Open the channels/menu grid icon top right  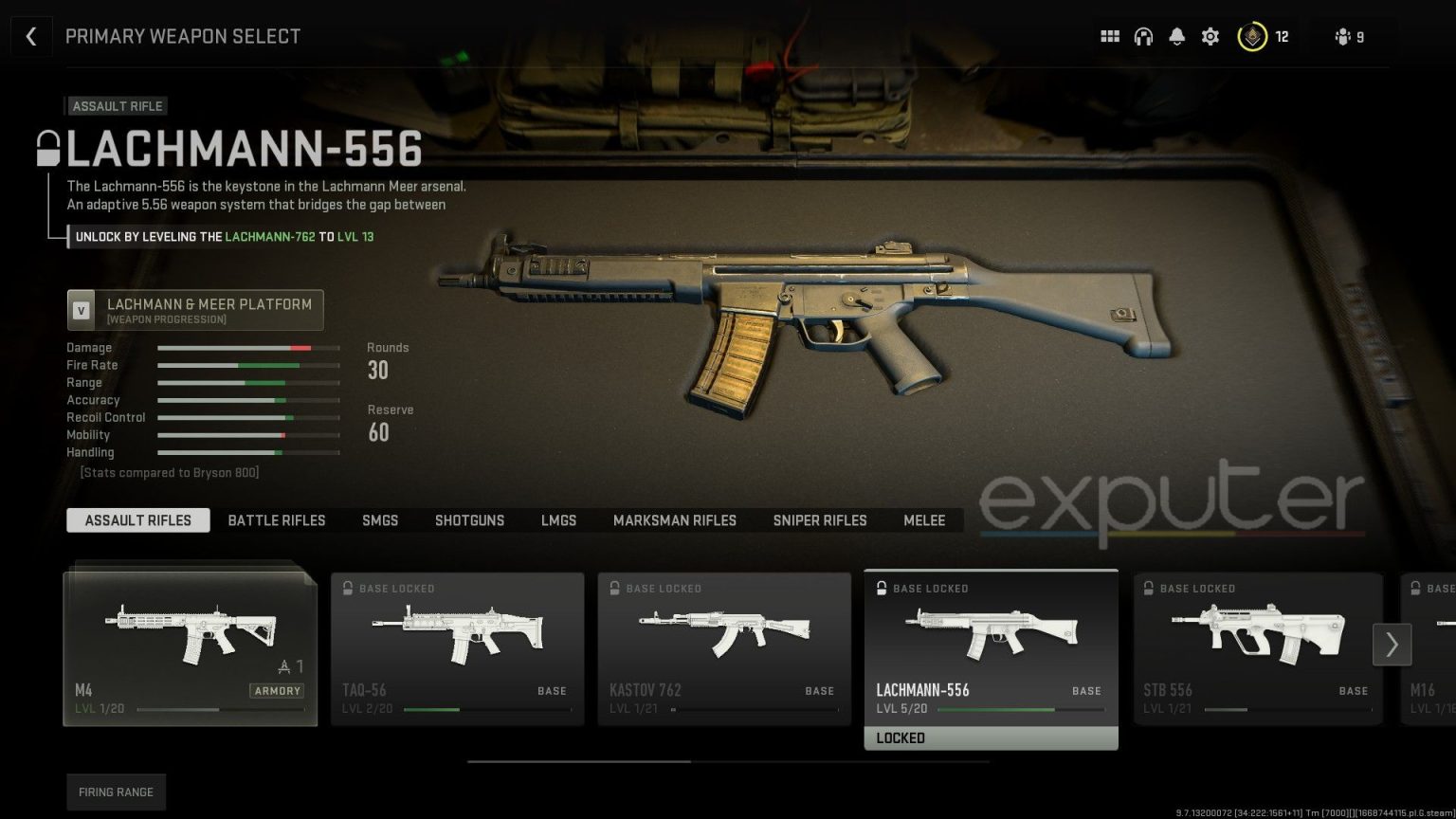[x=1109, y=36]
